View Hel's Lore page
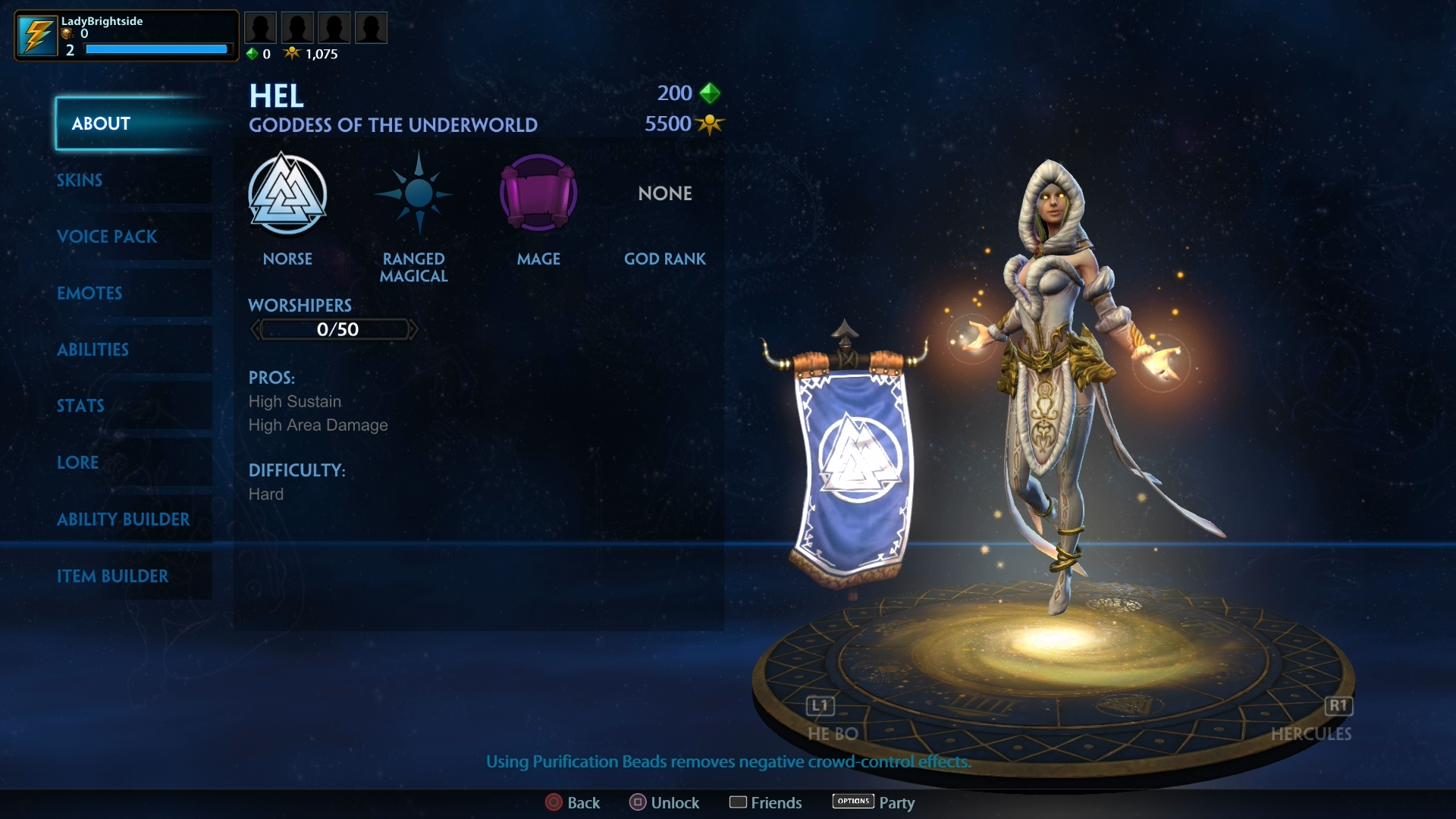This screenshot has height=819, width=1456. tap(78, 463)
